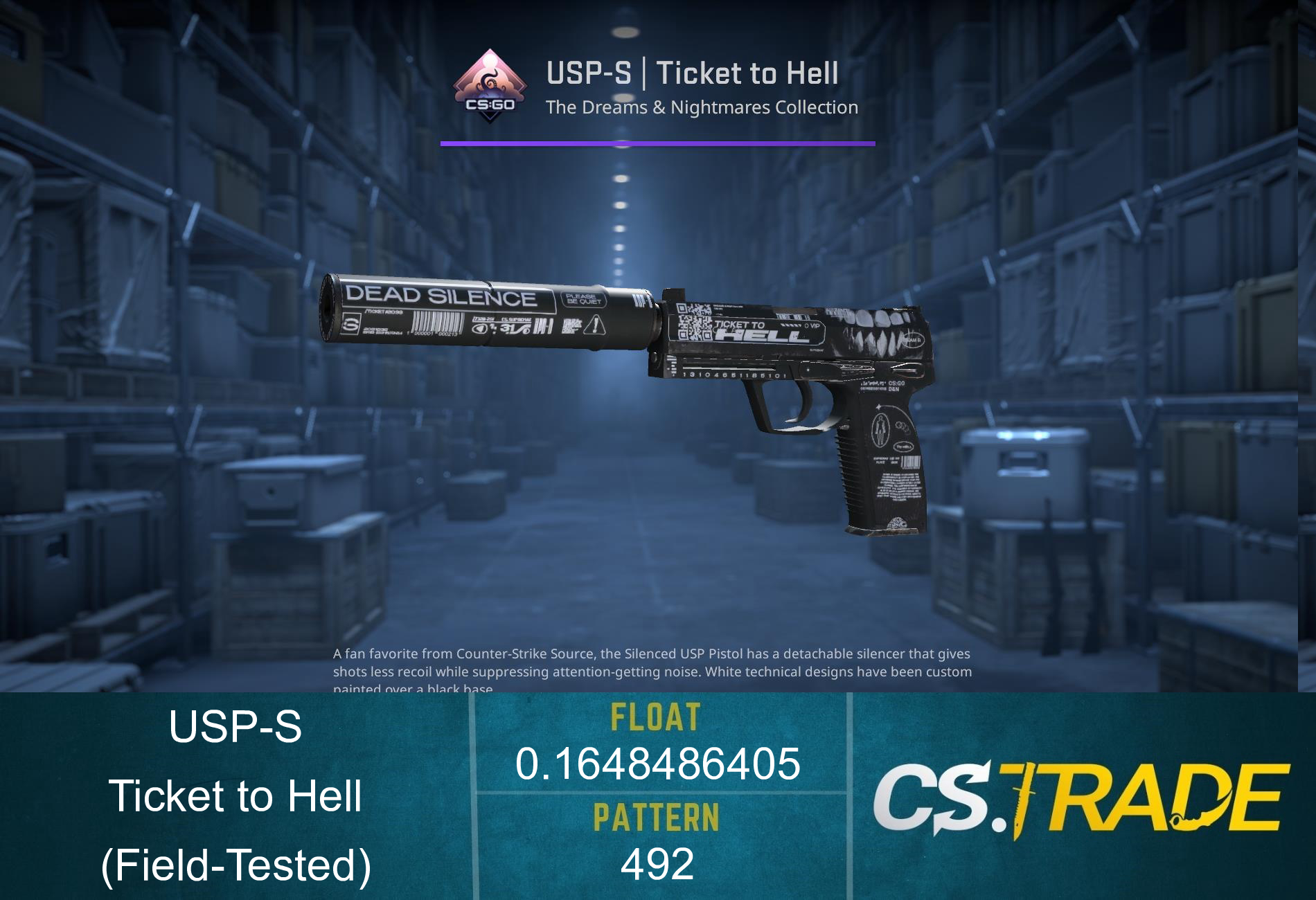The height and width of the screenshot is (900, 1316).
Task: Click the pattern number 492
Action: click(x=657, y=864)
